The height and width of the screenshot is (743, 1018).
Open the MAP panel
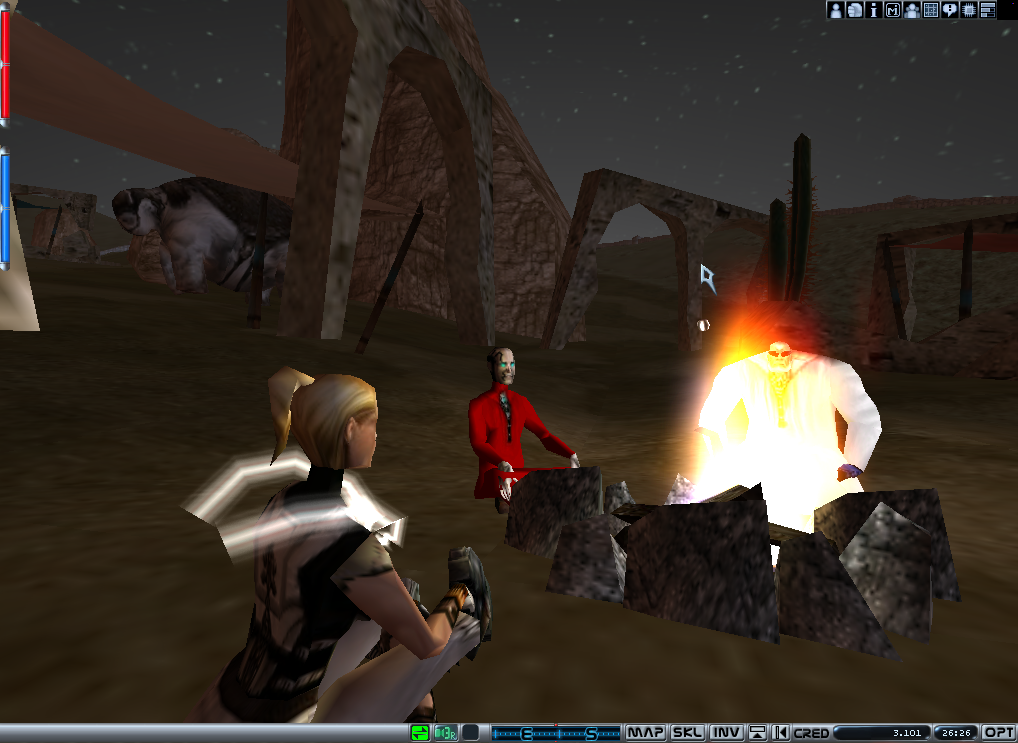point(645,733)
